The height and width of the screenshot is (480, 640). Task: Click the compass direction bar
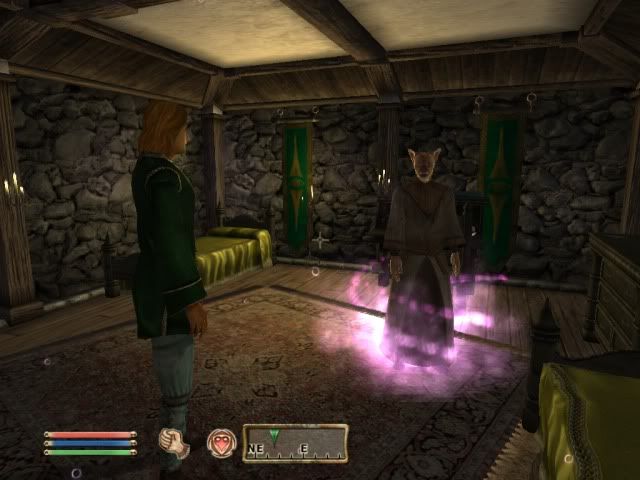[295, 443]
